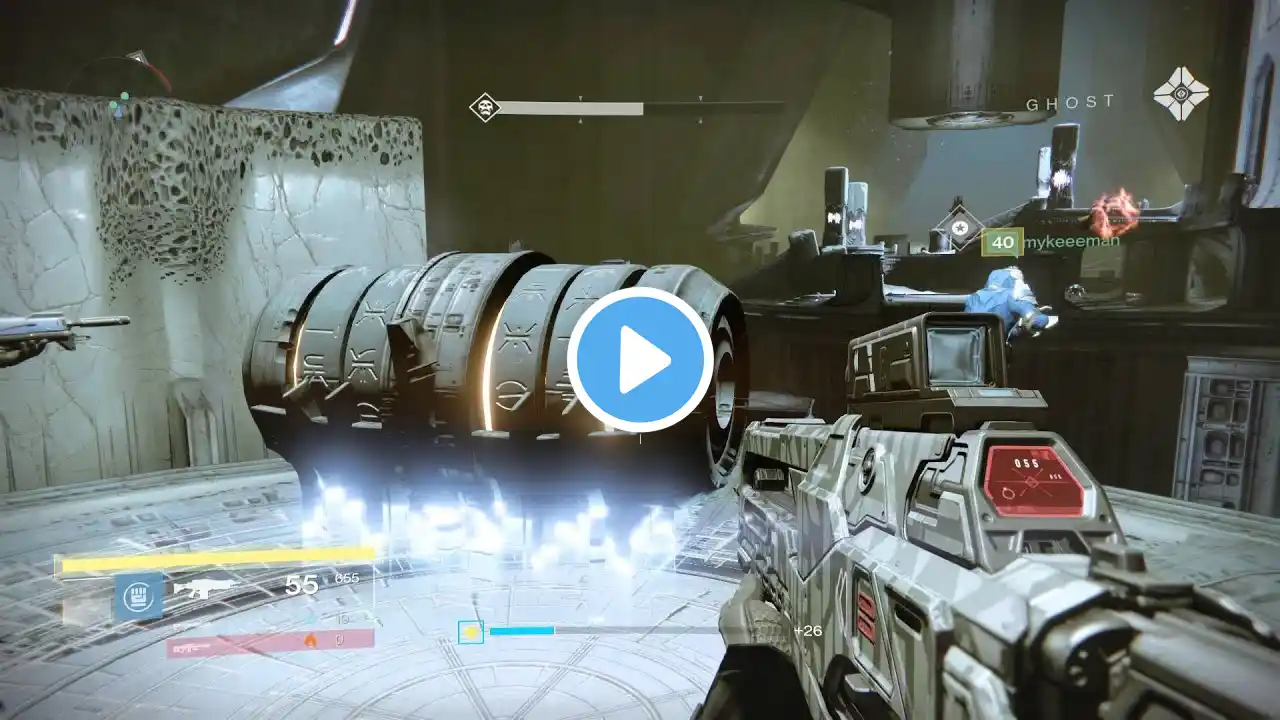This screenshot has width=1280, height=720.
Task: Select mykeeeman's player nameplate
Action: tap(1049, 241)
